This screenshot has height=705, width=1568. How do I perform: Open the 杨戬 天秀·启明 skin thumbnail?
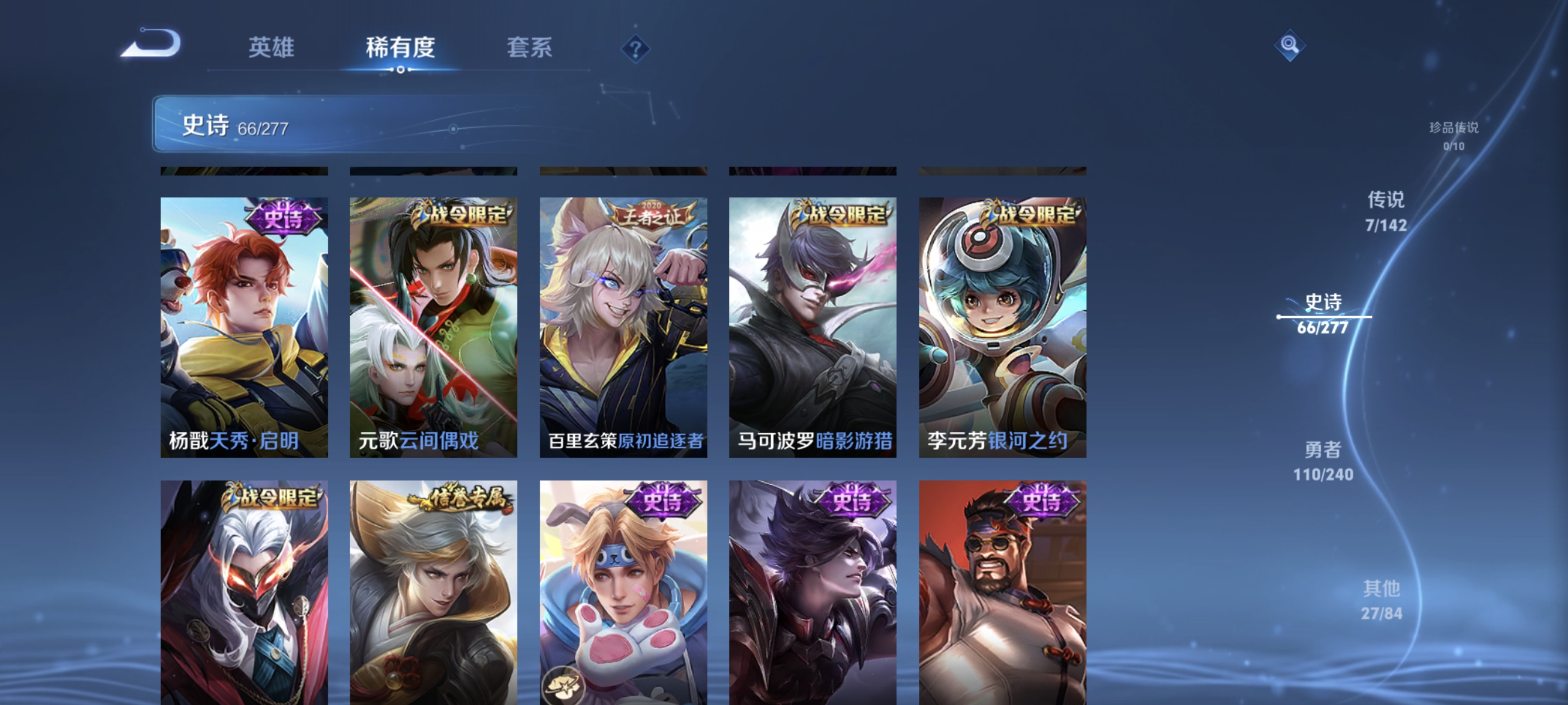(244, 329)
